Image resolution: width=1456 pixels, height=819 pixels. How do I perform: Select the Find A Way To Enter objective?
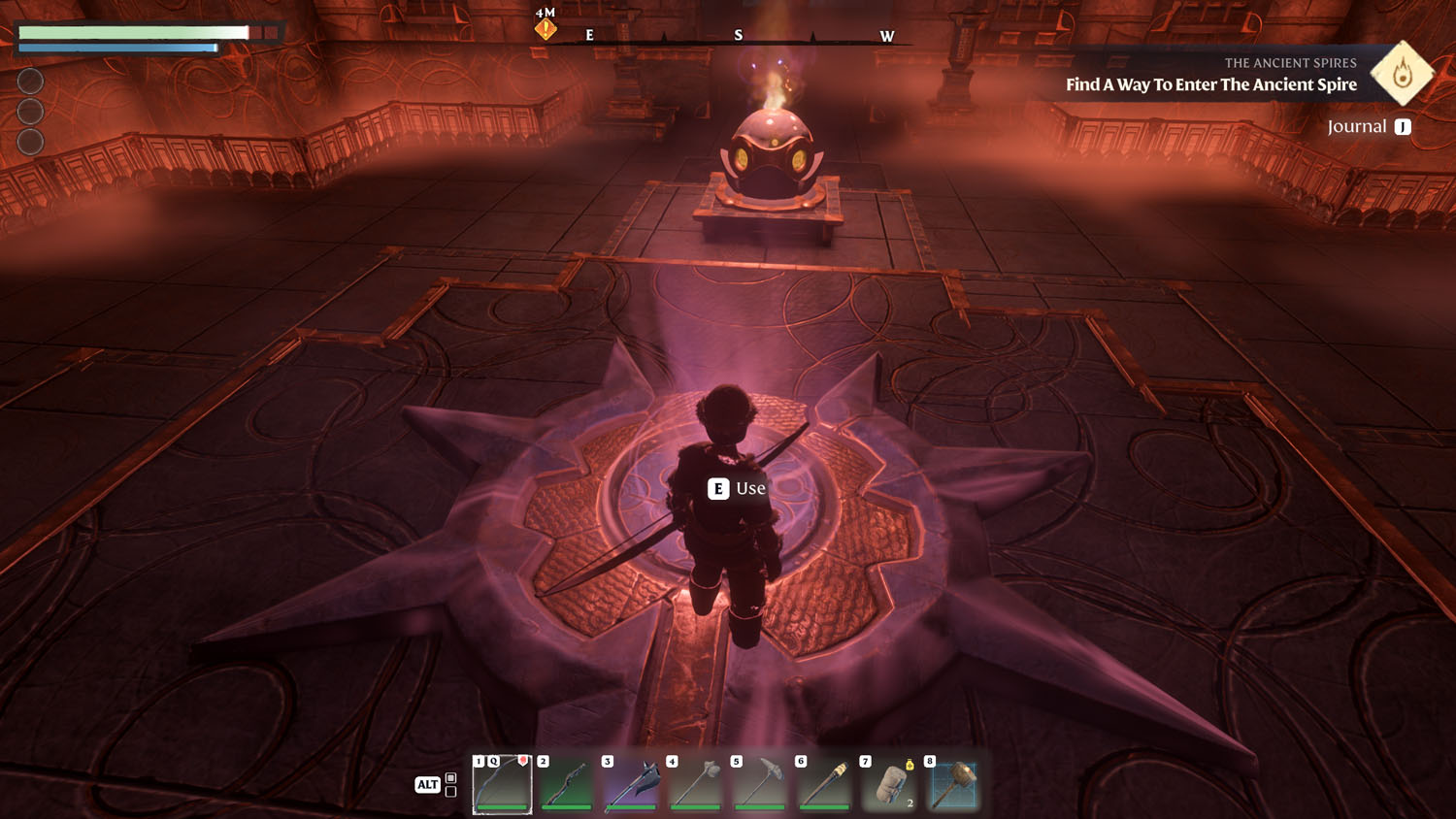tap(1209, 85)
